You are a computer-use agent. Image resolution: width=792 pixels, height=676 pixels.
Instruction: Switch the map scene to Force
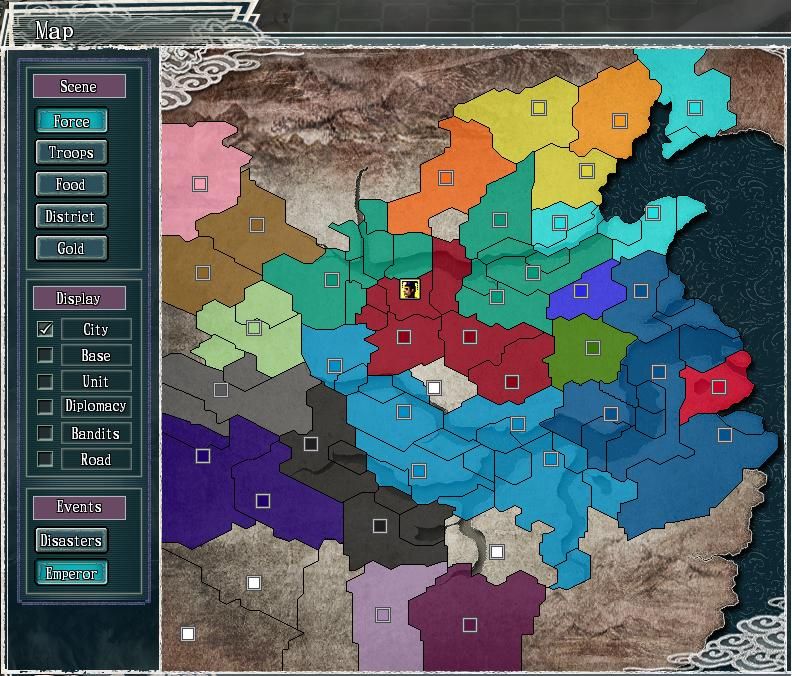[x=71, y=121]
